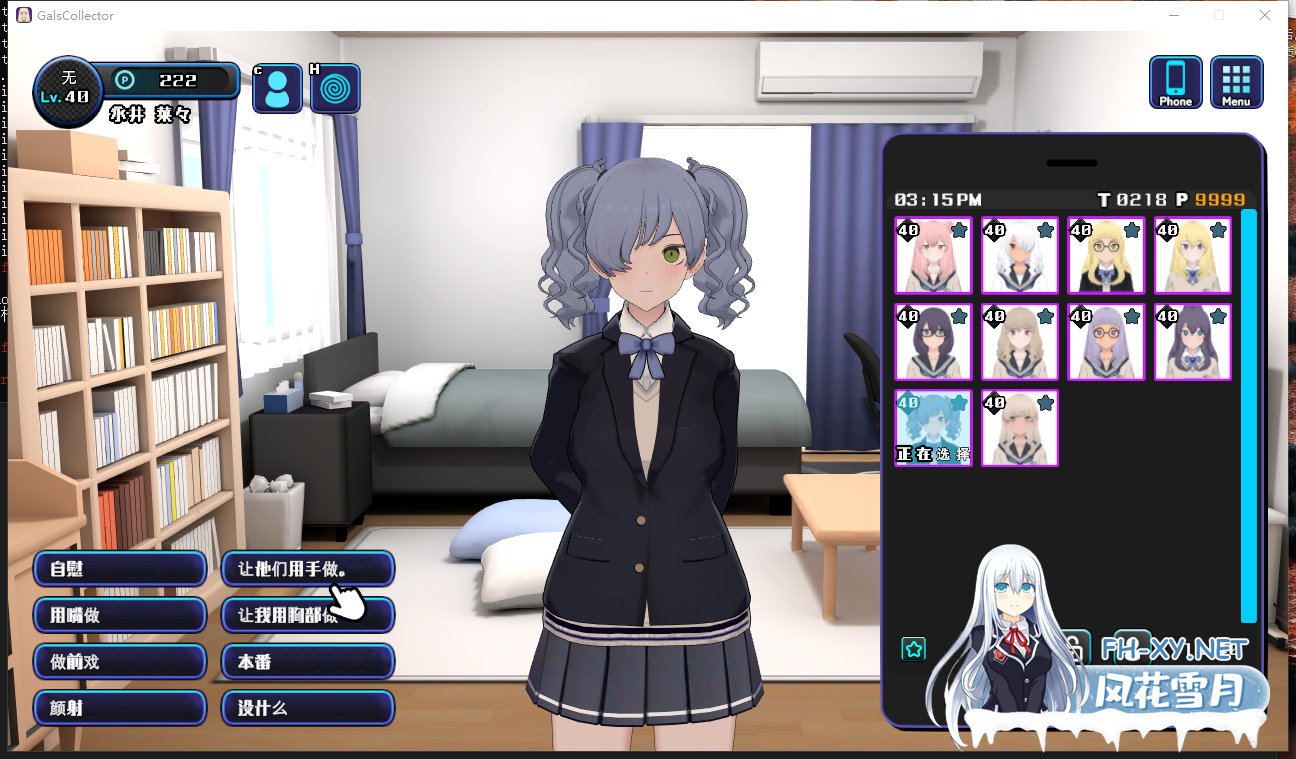1296x759 pixels.
Task: Choose 本番 from the action menu
Action: [x=307, y=661]
